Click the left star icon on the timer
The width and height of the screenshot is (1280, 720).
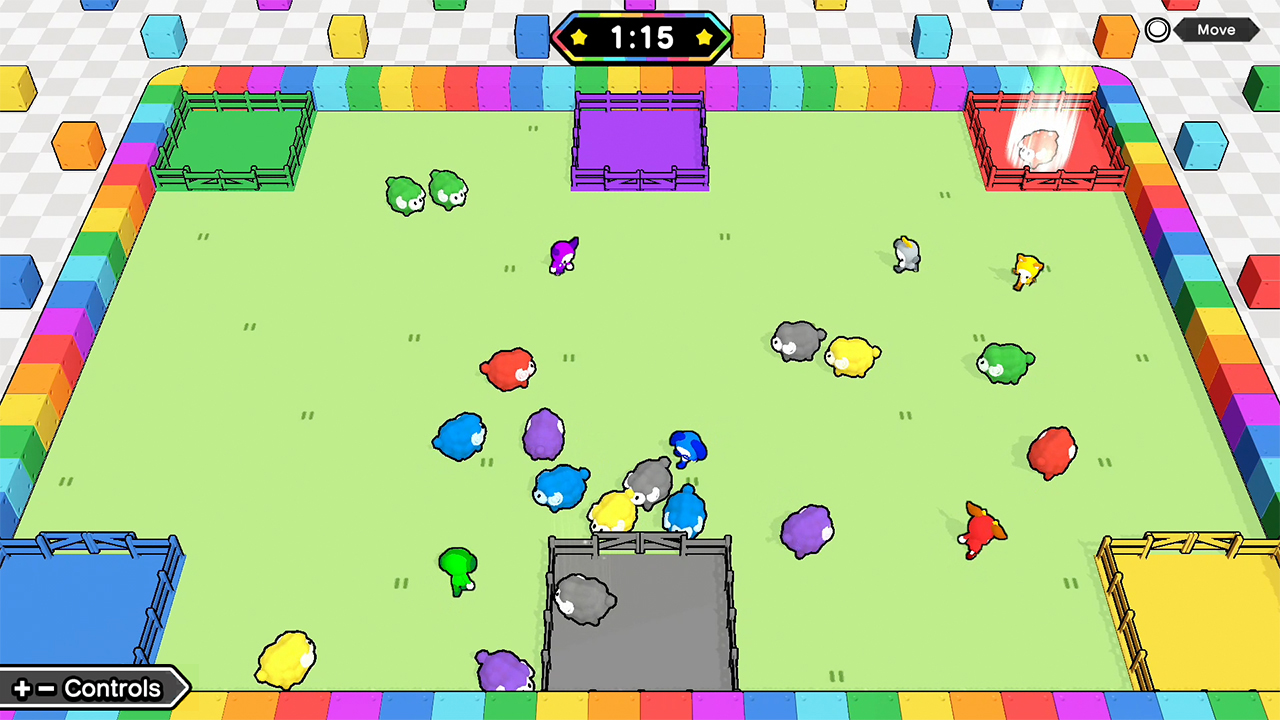coord(578,38)
